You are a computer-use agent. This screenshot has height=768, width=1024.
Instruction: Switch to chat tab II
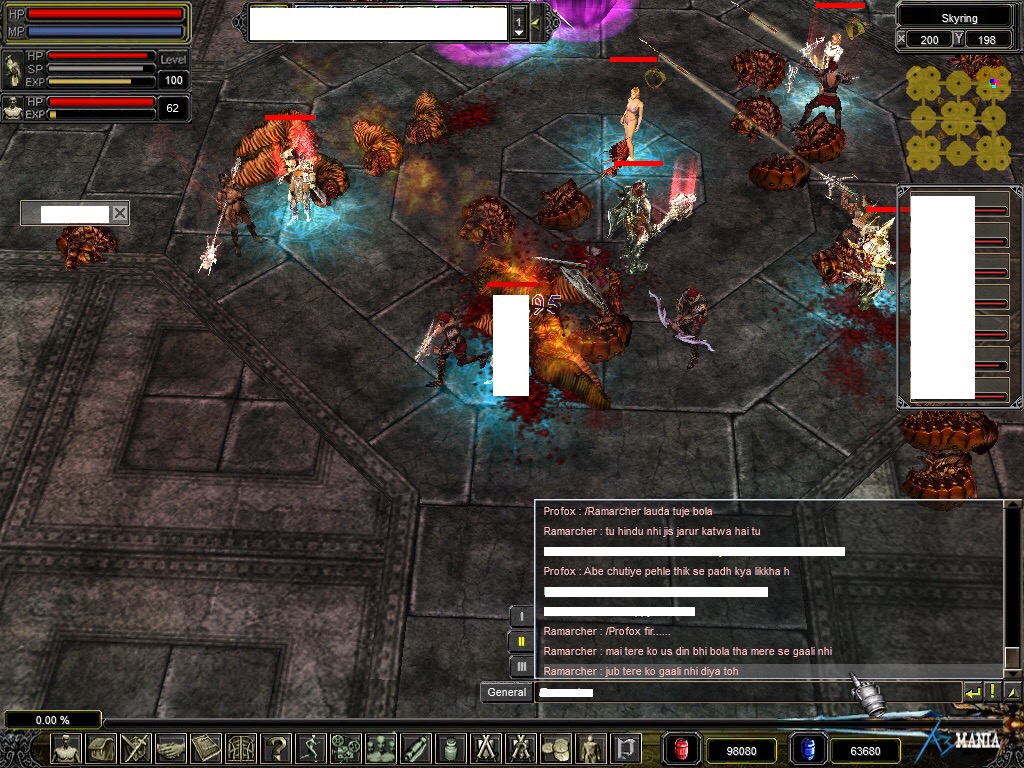point(521,642)
